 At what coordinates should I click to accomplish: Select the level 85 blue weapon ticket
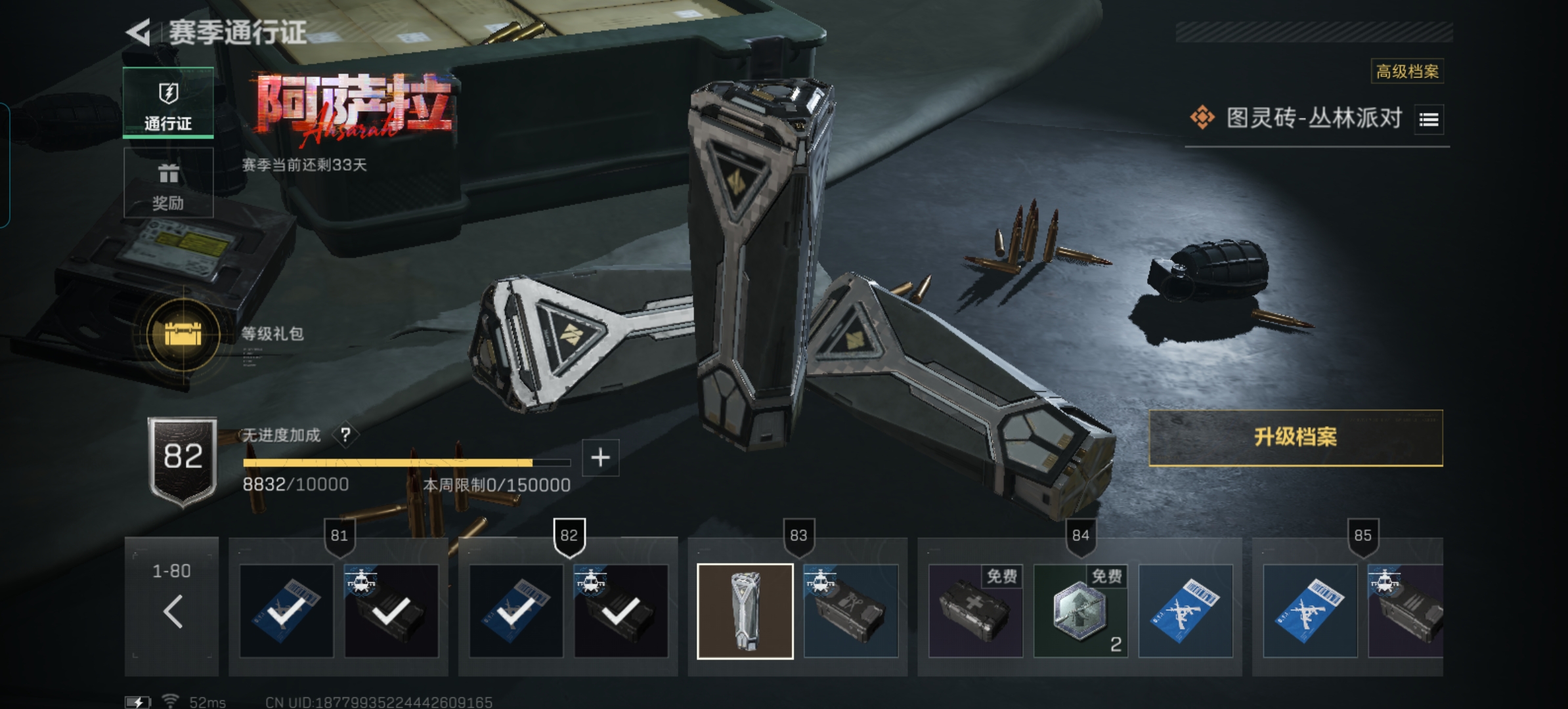1310,611
